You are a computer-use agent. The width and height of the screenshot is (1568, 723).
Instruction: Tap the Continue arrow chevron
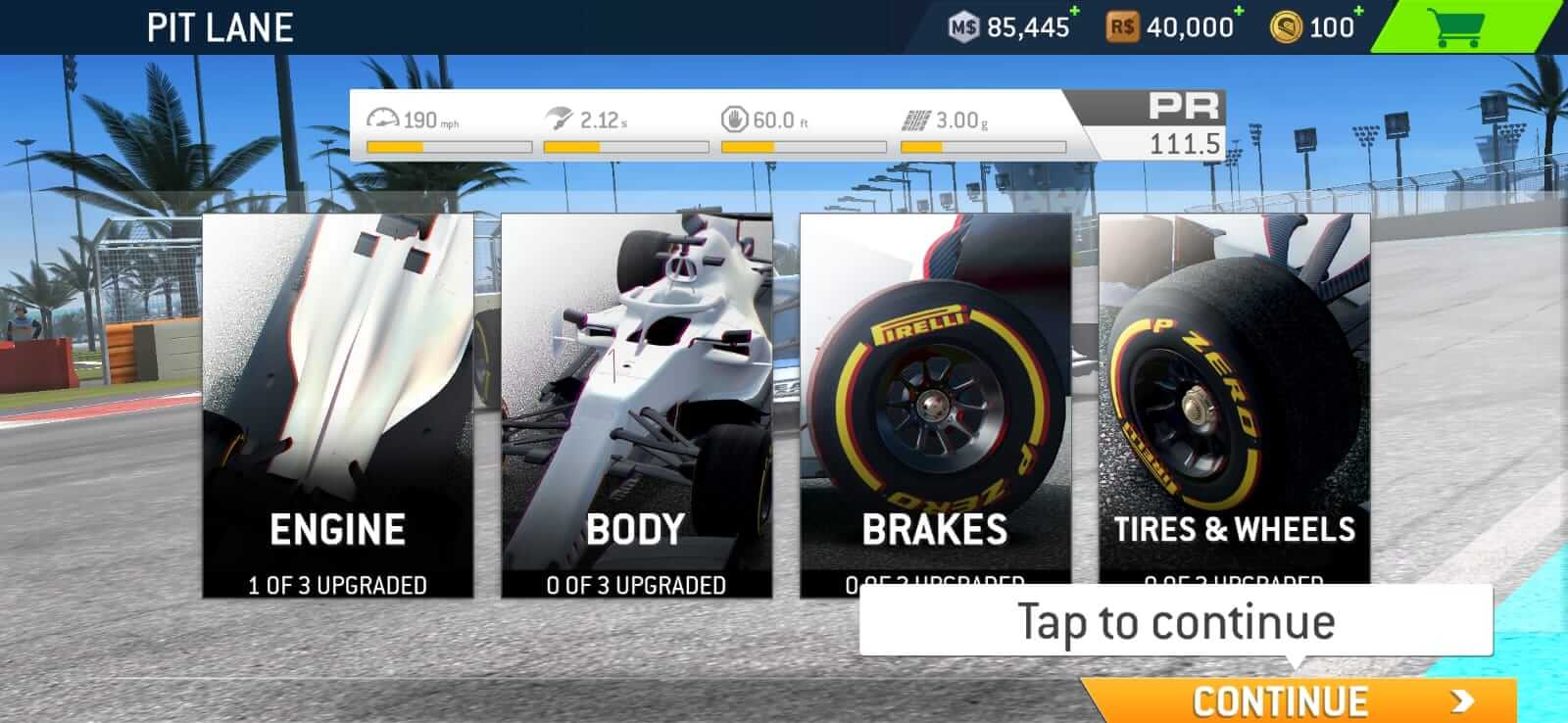[x=1462, y=699]
